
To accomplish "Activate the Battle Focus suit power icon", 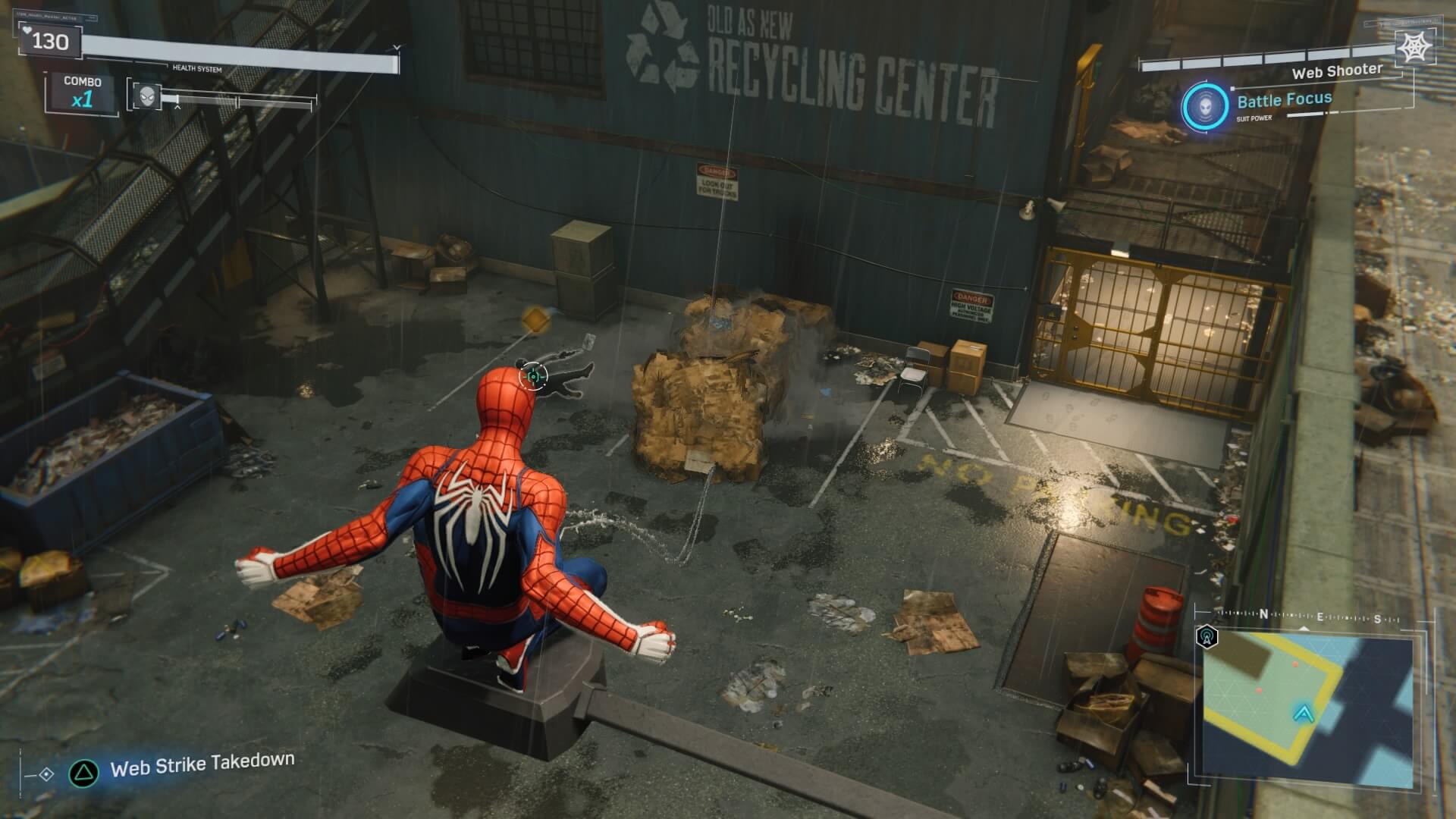I will (1205, 105).
